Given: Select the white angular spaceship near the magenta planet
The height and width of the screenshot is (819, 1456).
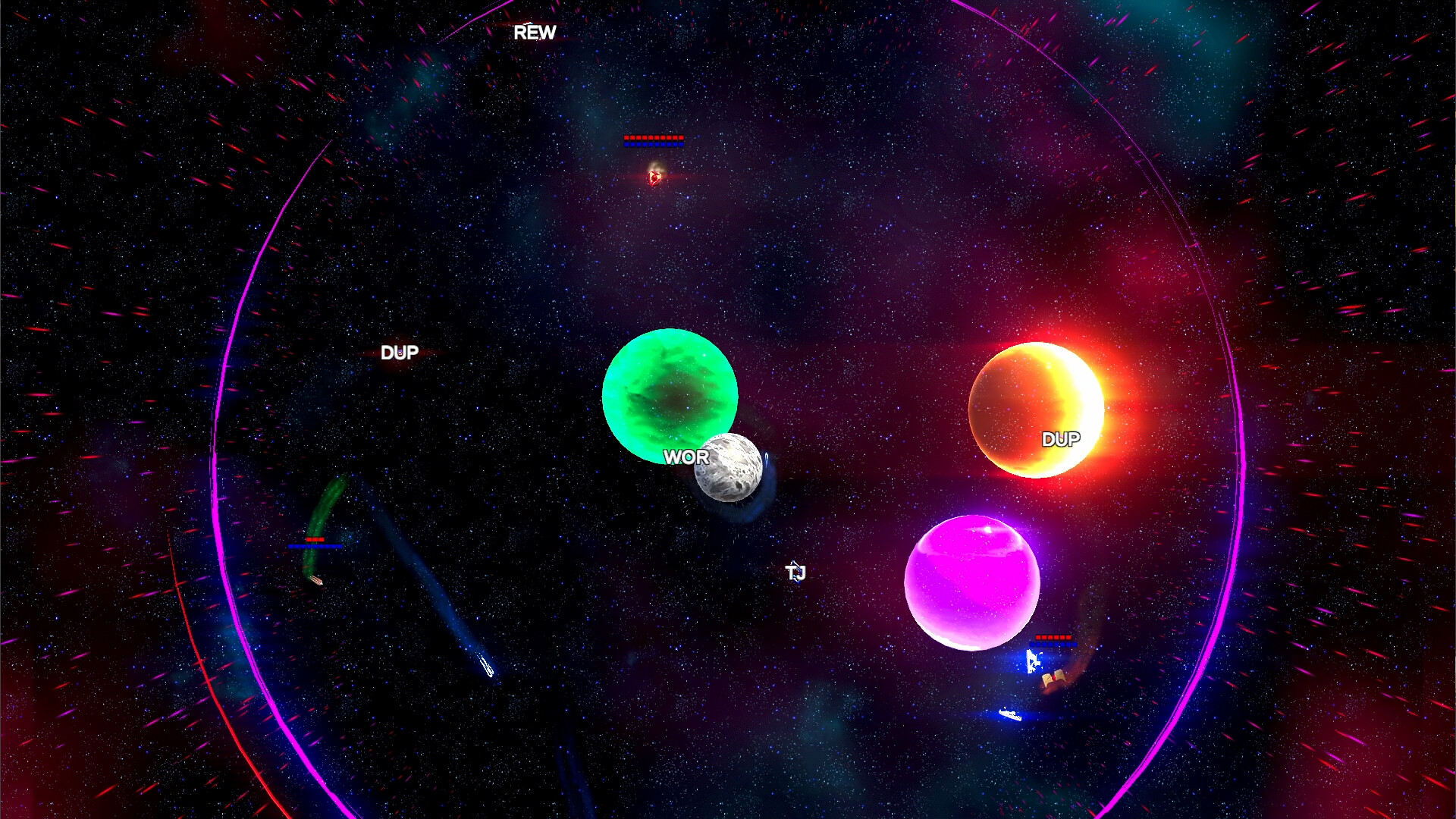Looking at the screenshot, I should click(1033, 661).
